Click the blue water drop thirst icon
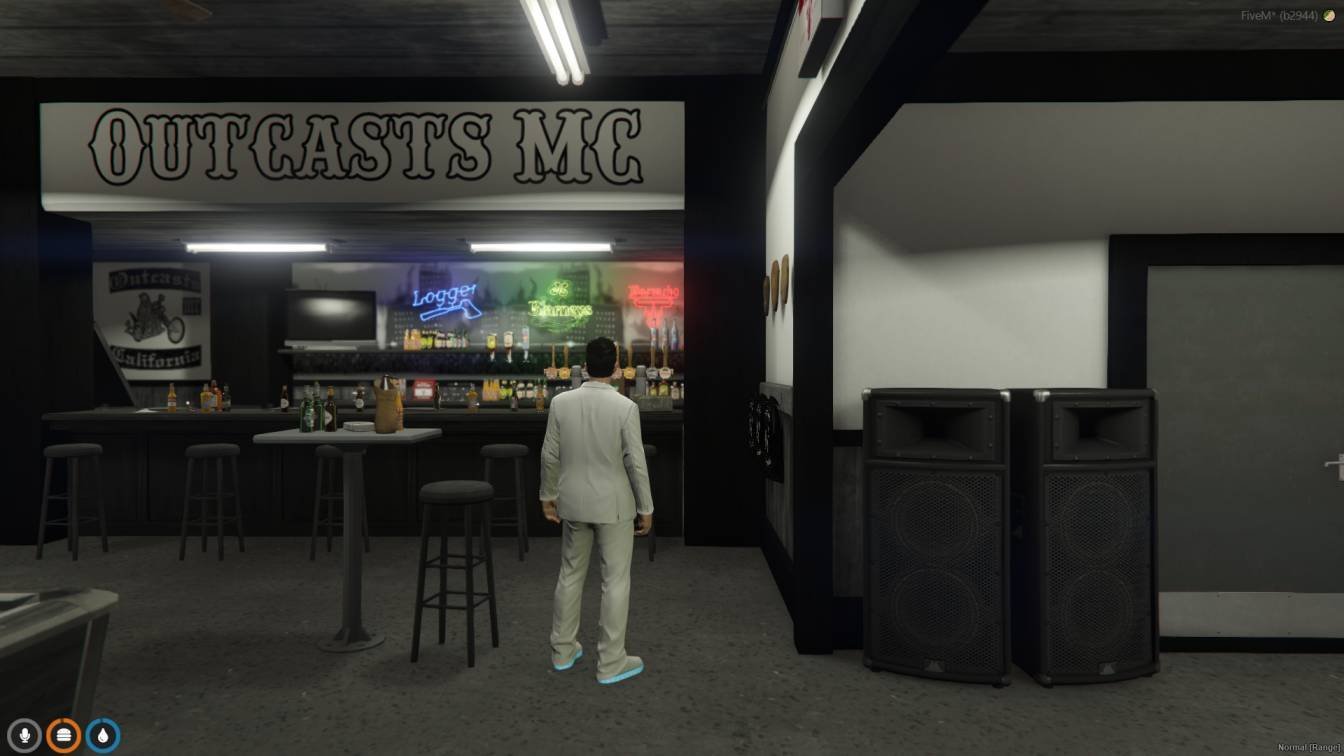The height and width of the screenshot is (756, 1344). [x=102, y=736]
